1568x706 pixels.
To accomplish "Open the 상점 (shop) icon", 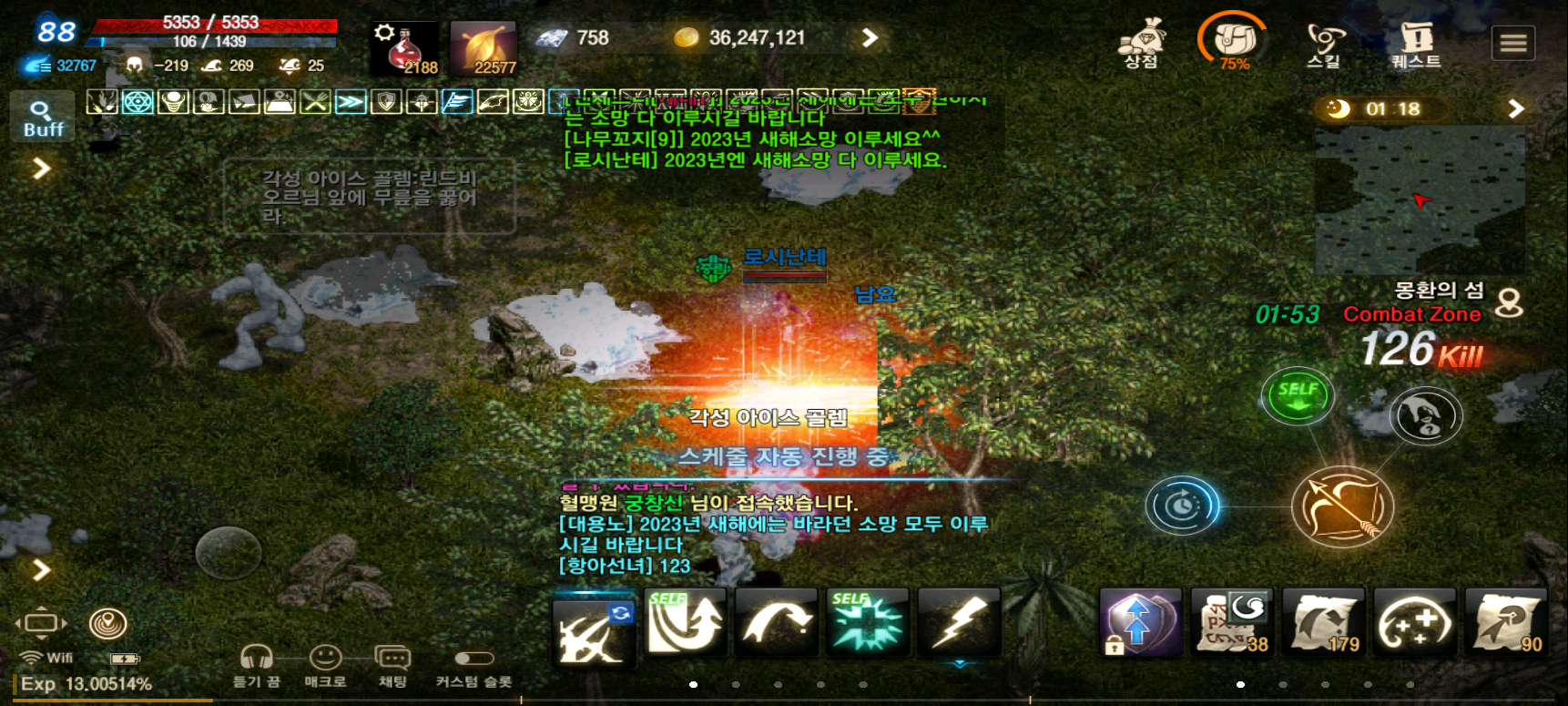I will (1144, 41).
